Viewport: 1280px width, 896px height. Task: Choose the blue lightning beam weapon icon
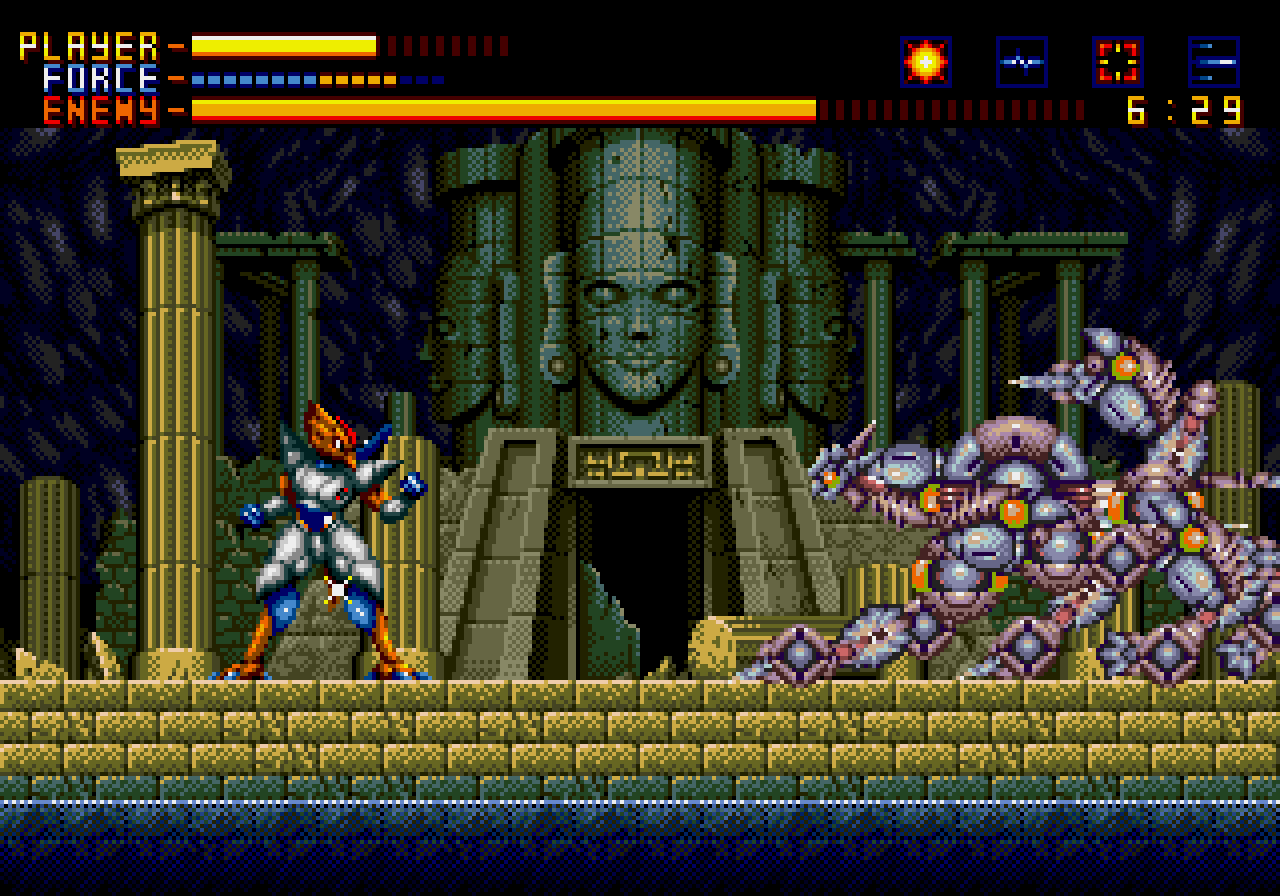click(x=1021, y=62)
